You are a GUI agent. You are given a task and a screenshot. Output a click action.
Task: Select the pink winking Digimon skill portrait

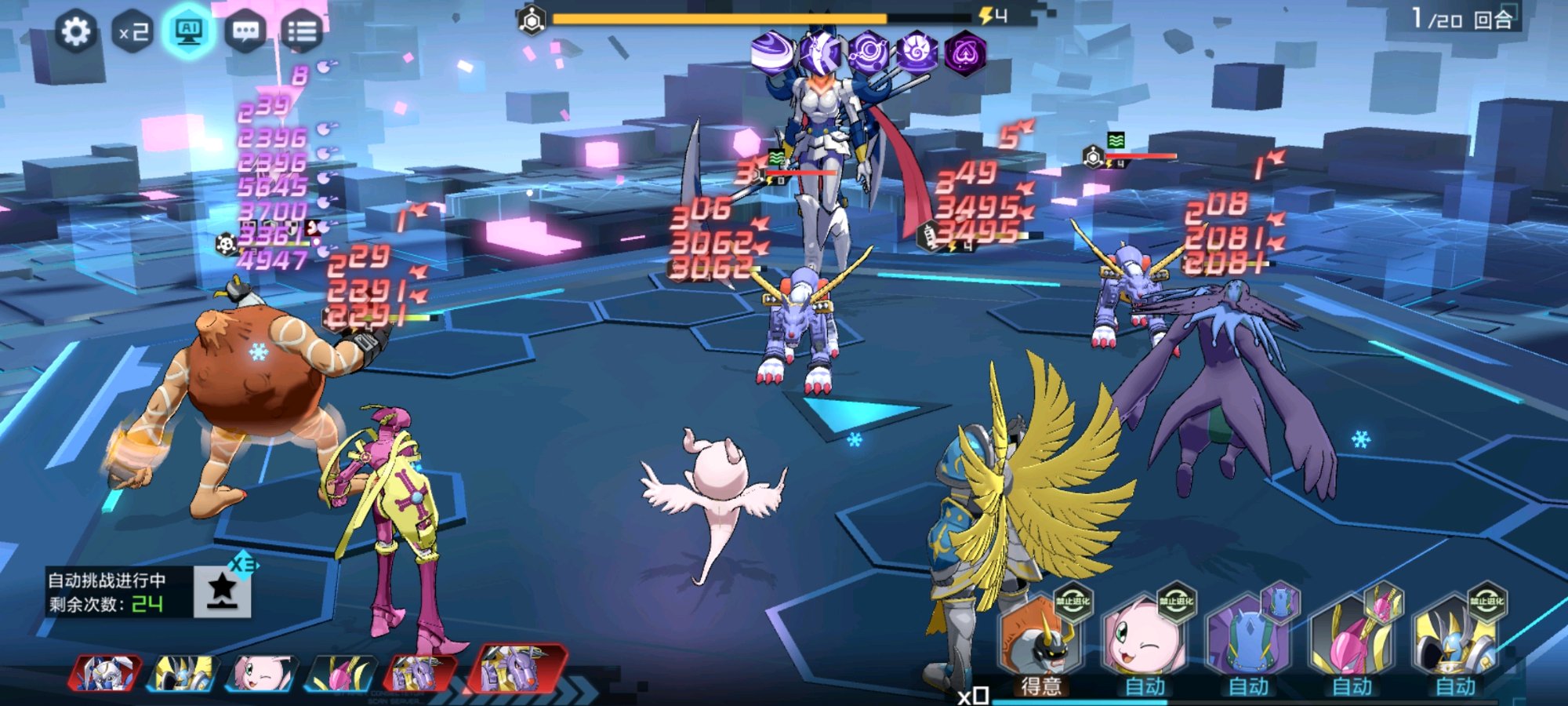(1143, 639)
